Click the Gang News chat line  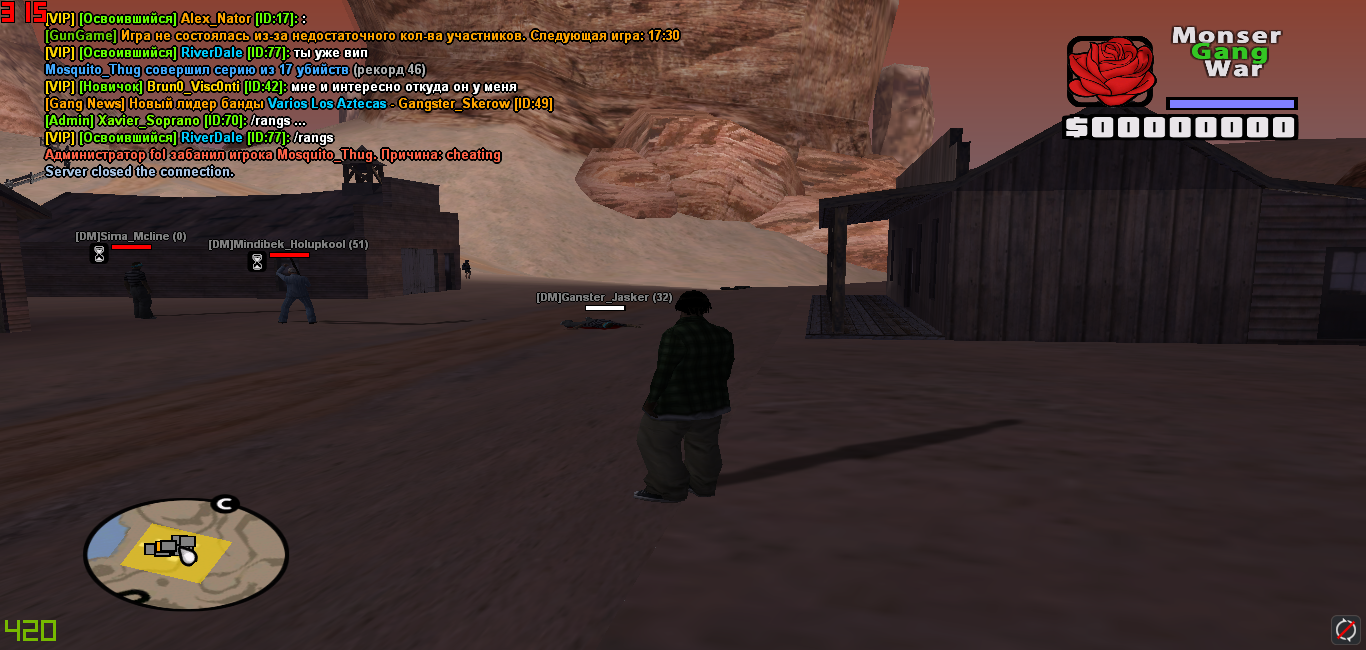(298, 104)
